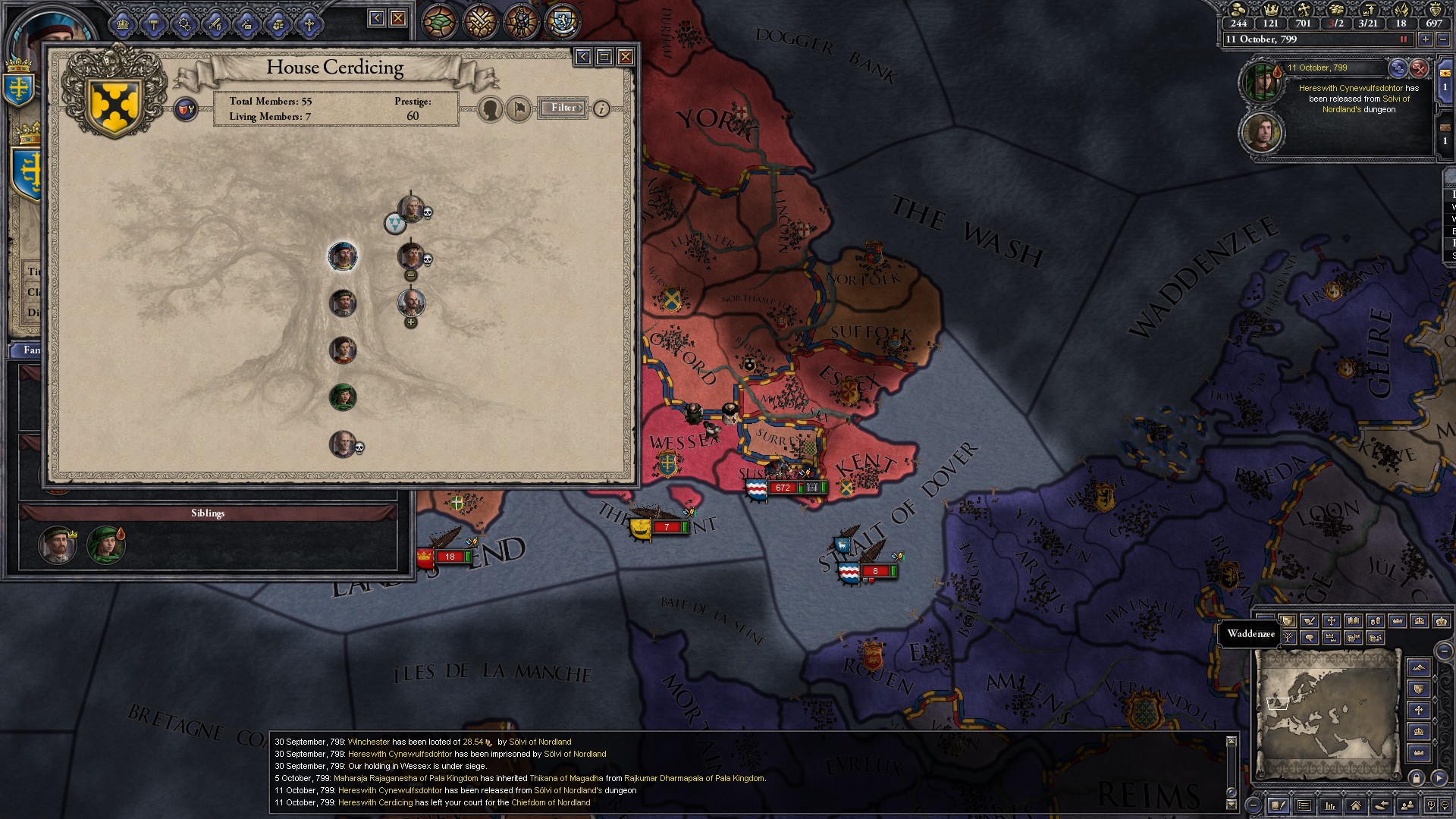Maximize the family tree window
1456x819 pixels.
coord(604,57)
